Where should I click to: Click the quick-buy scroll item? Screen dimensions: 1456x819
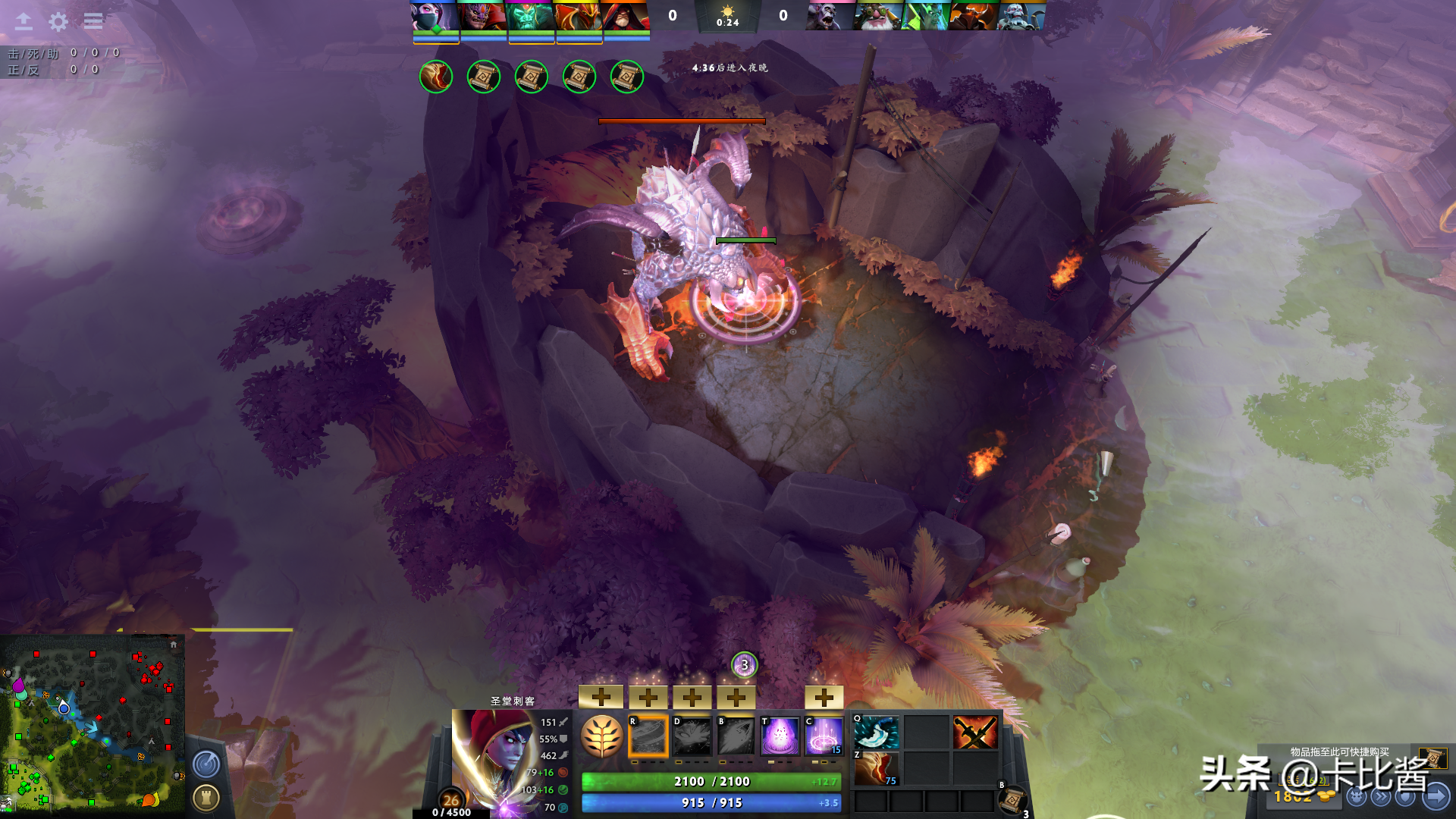[1432, 758]
